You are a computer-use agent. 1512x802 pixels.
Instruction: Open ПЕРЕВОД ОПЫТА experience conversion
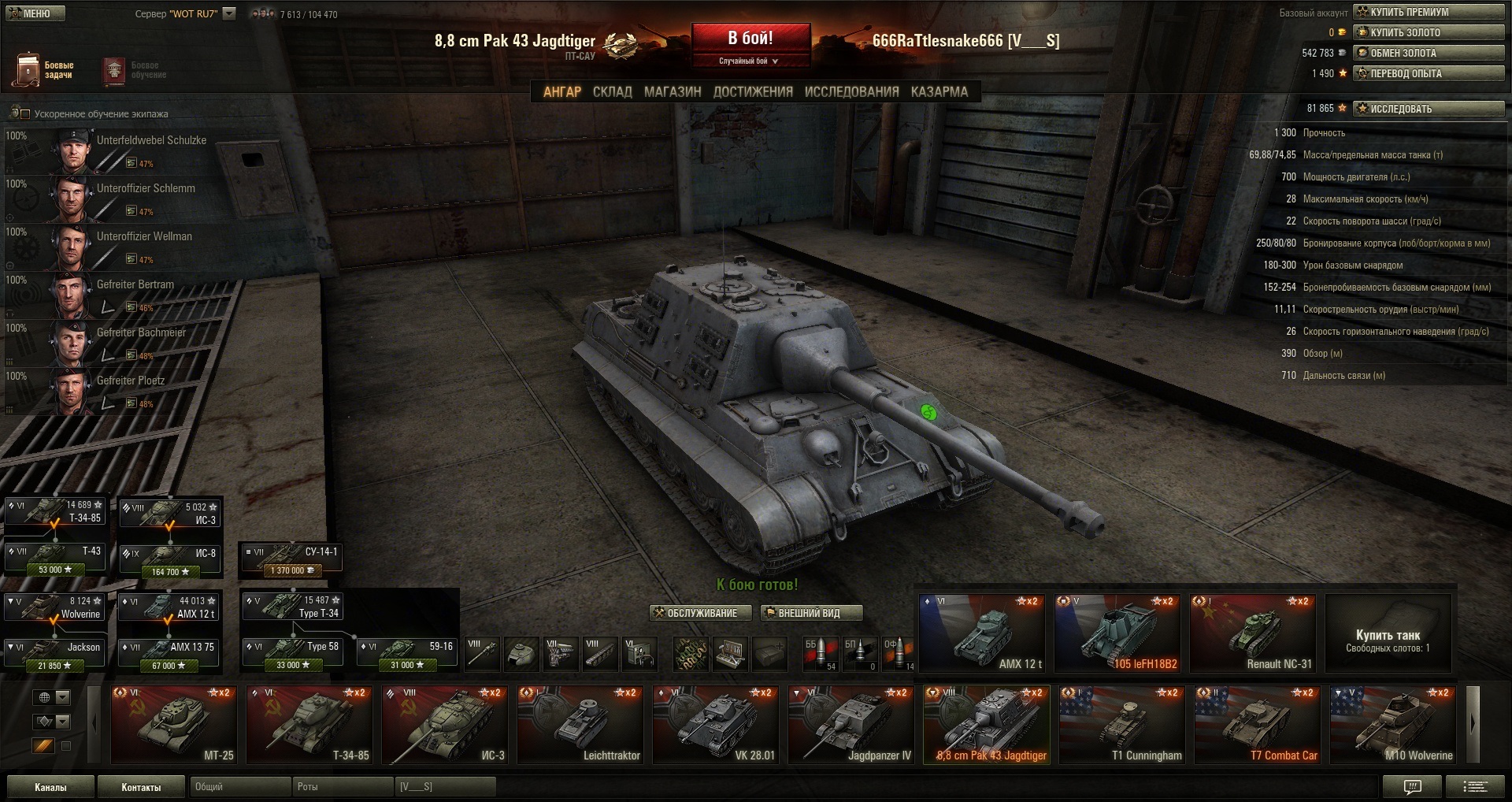pyautogui.click(x=1429, y=73)
